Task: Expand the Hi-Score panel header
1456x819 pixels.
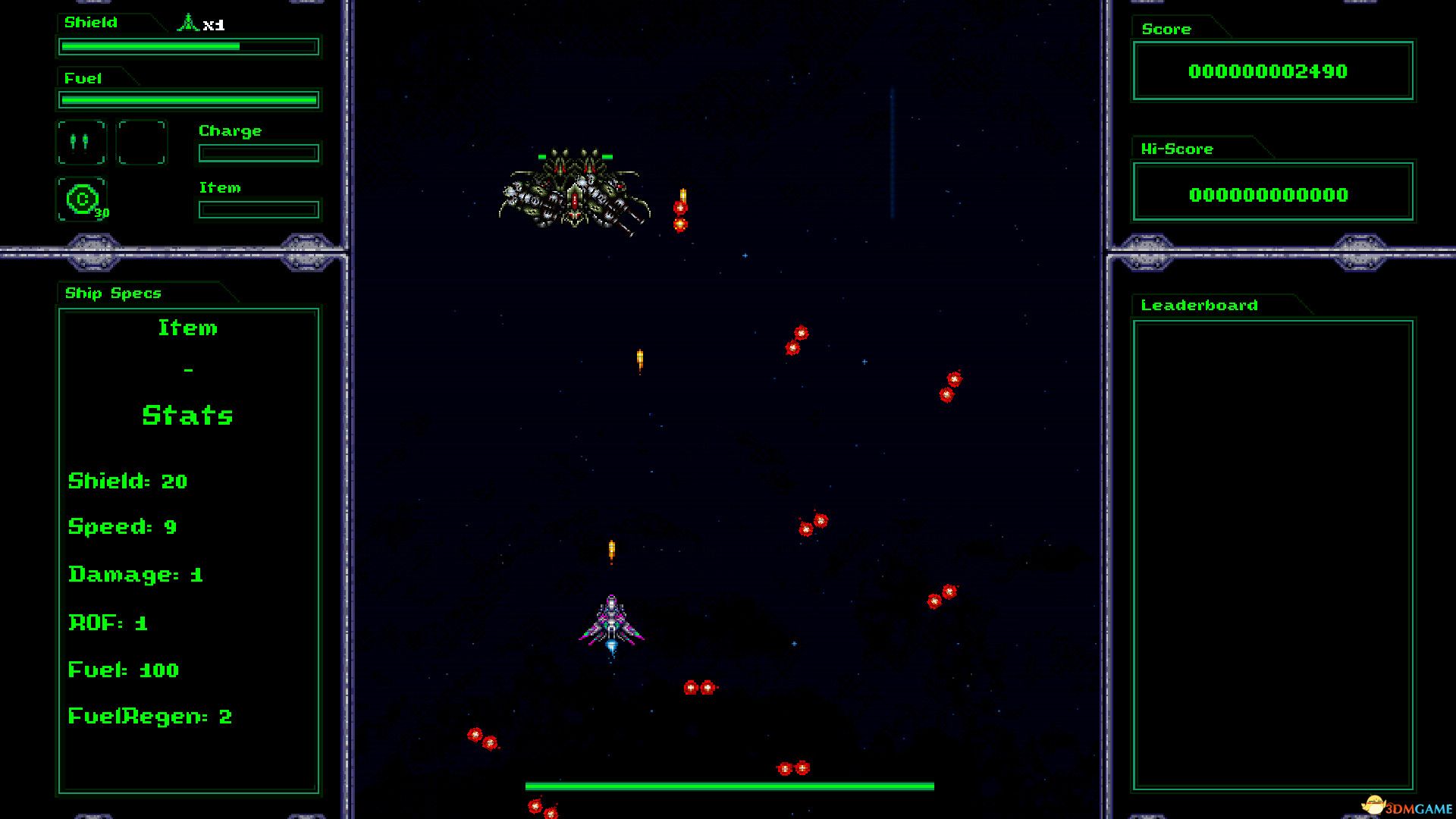Action: point(1175,149)
